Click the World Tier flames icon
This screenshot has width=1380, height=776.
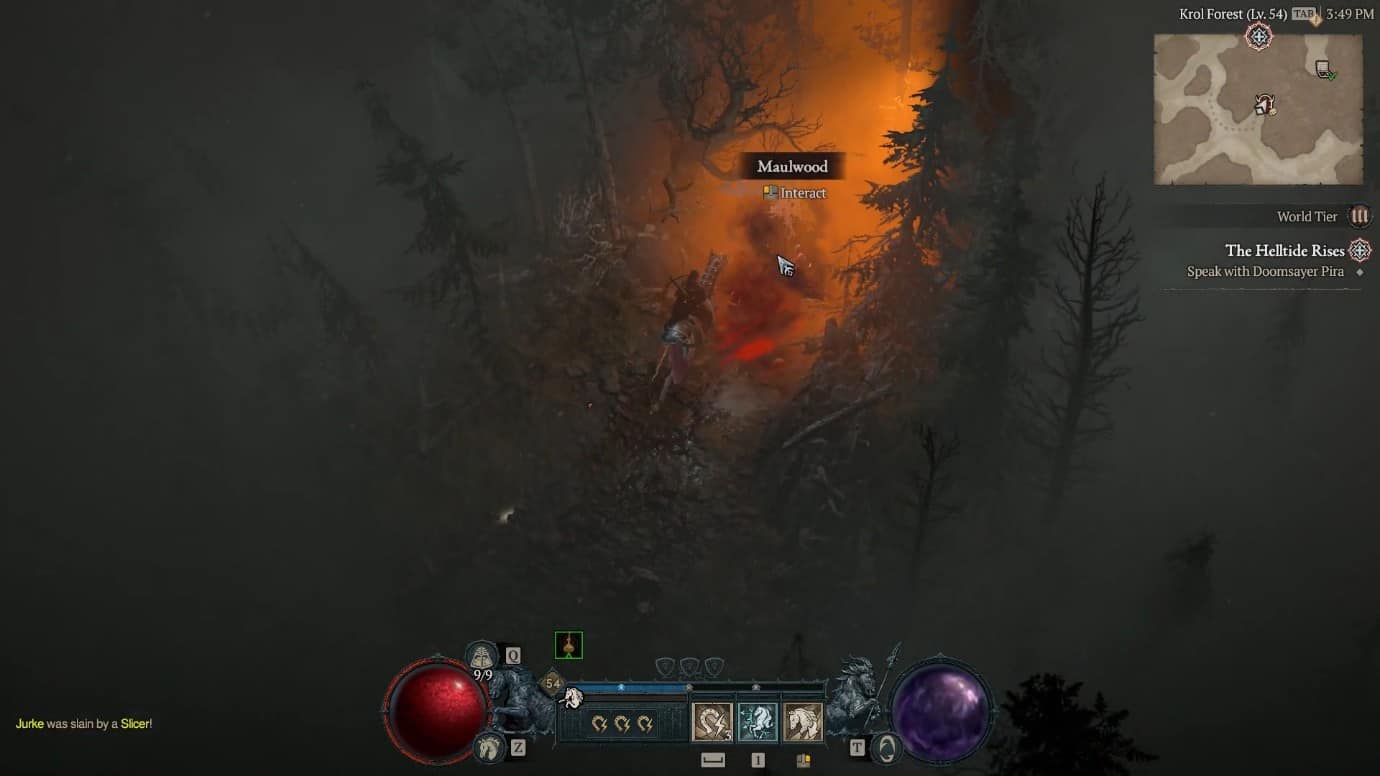1360,216
